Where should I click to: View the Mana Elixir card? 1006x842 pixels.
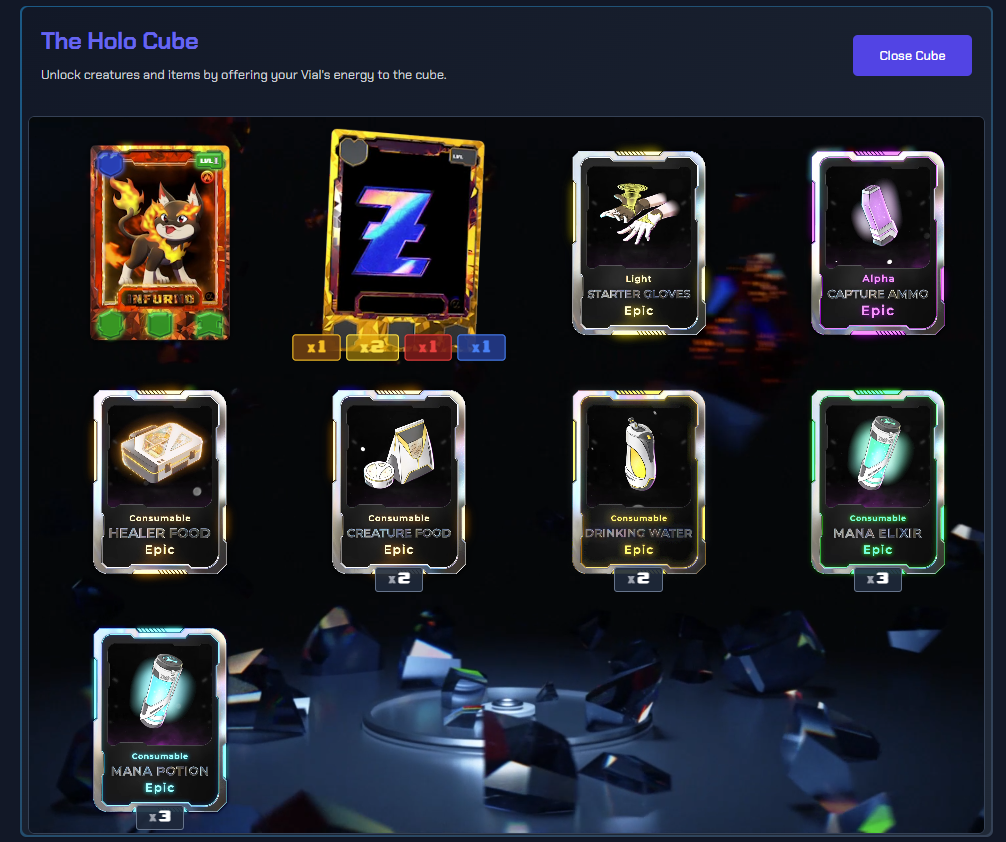(x=877, y=481)
